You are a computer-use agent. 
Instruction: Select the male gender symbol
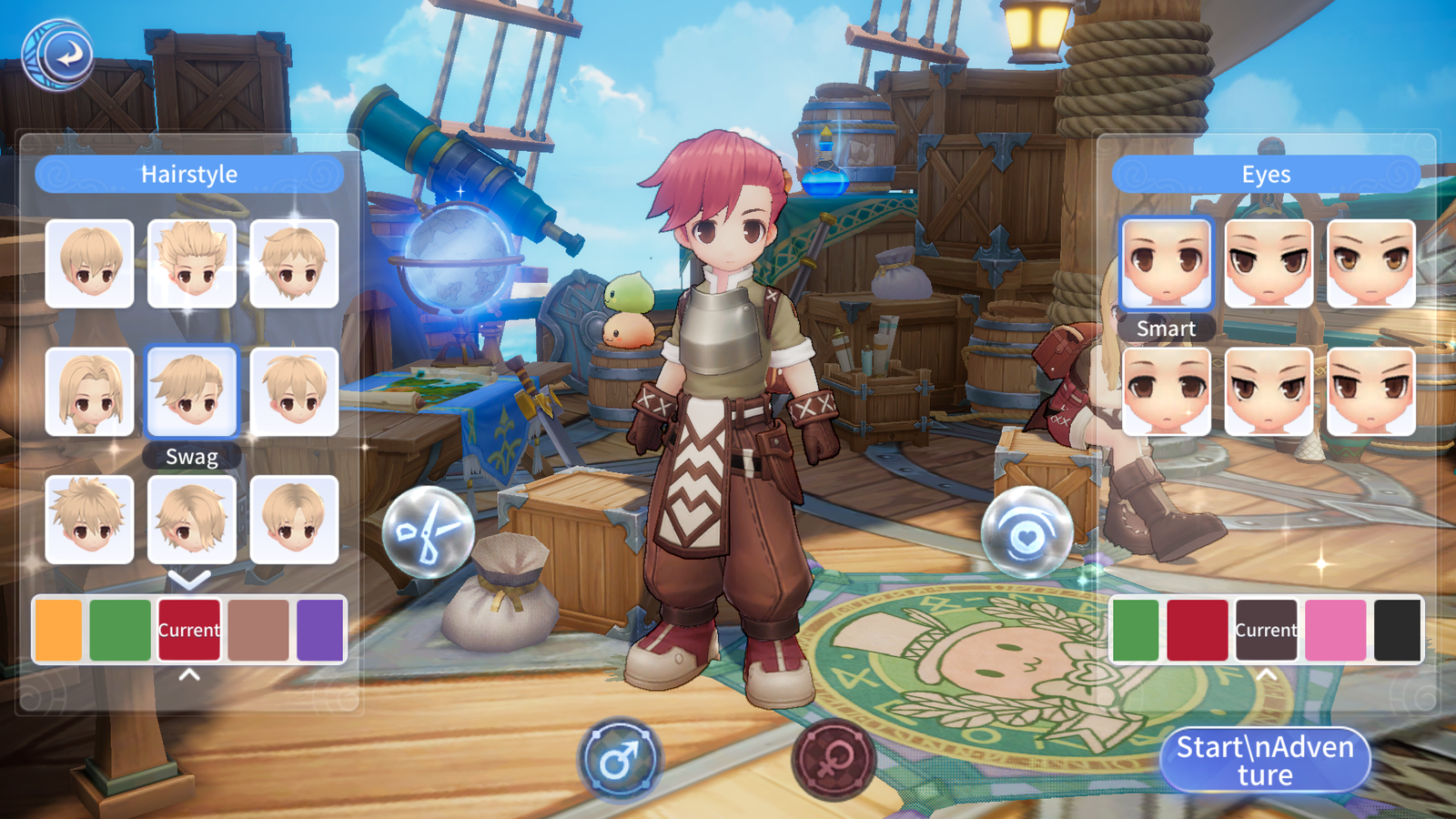pyautogui.click(x=621, y=760)
